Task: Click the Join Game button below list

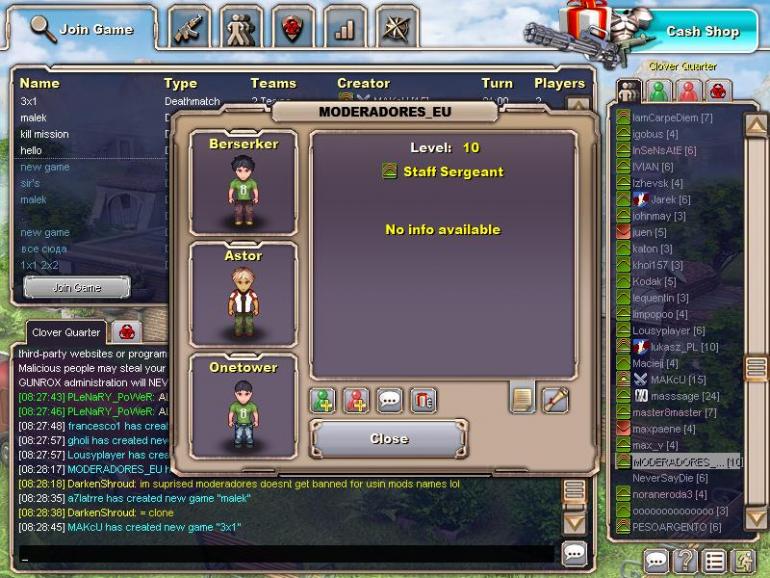Action: 77,288
